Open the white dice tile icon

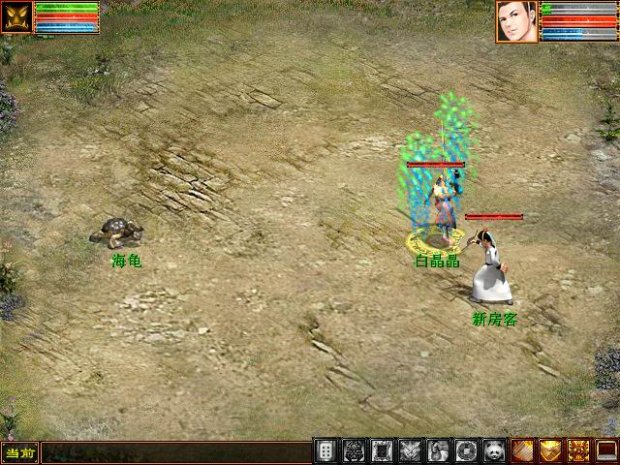(x=325, y=452)
